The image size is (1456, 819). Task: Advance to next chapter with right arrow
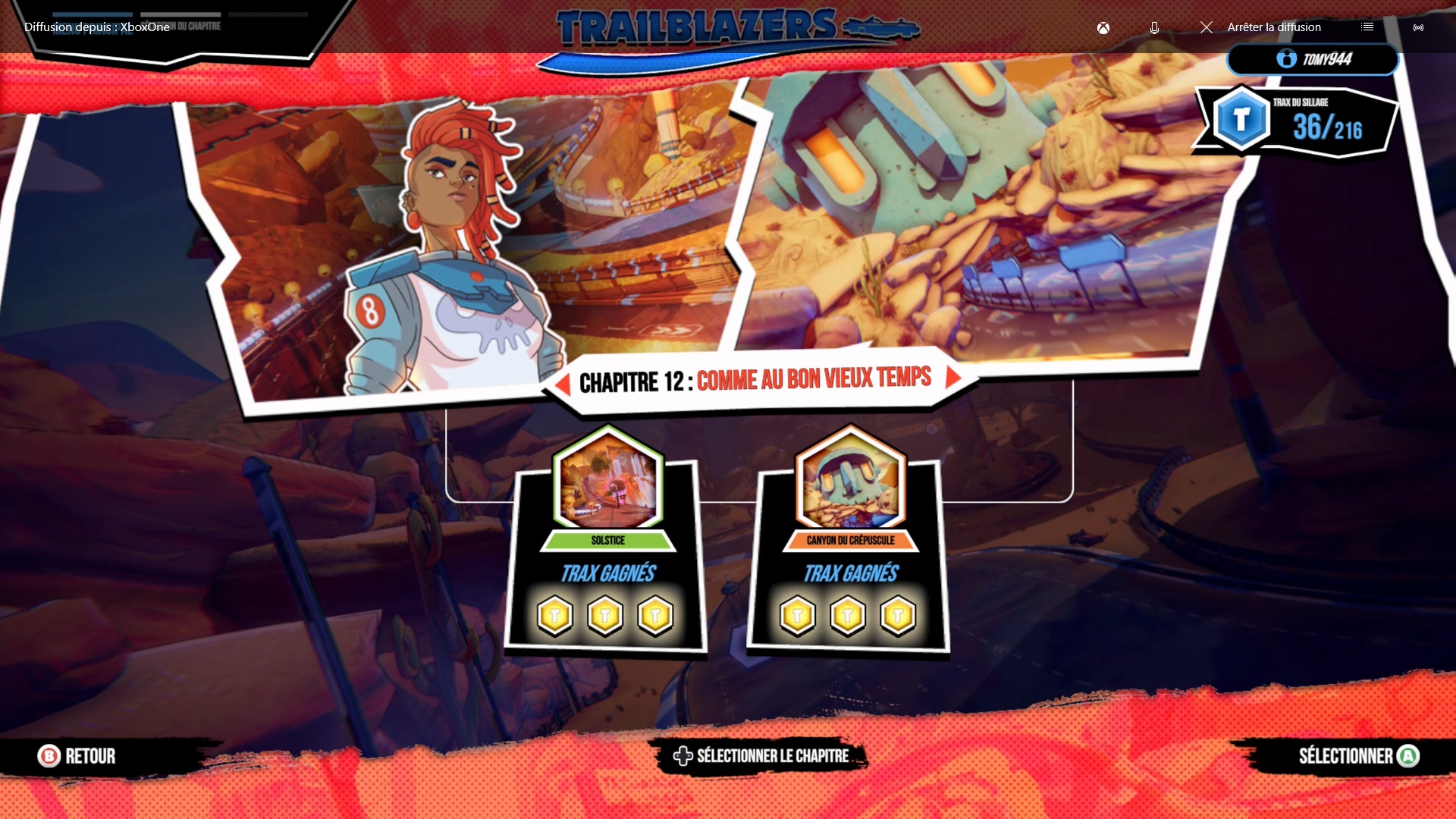(x=953, y=378)
